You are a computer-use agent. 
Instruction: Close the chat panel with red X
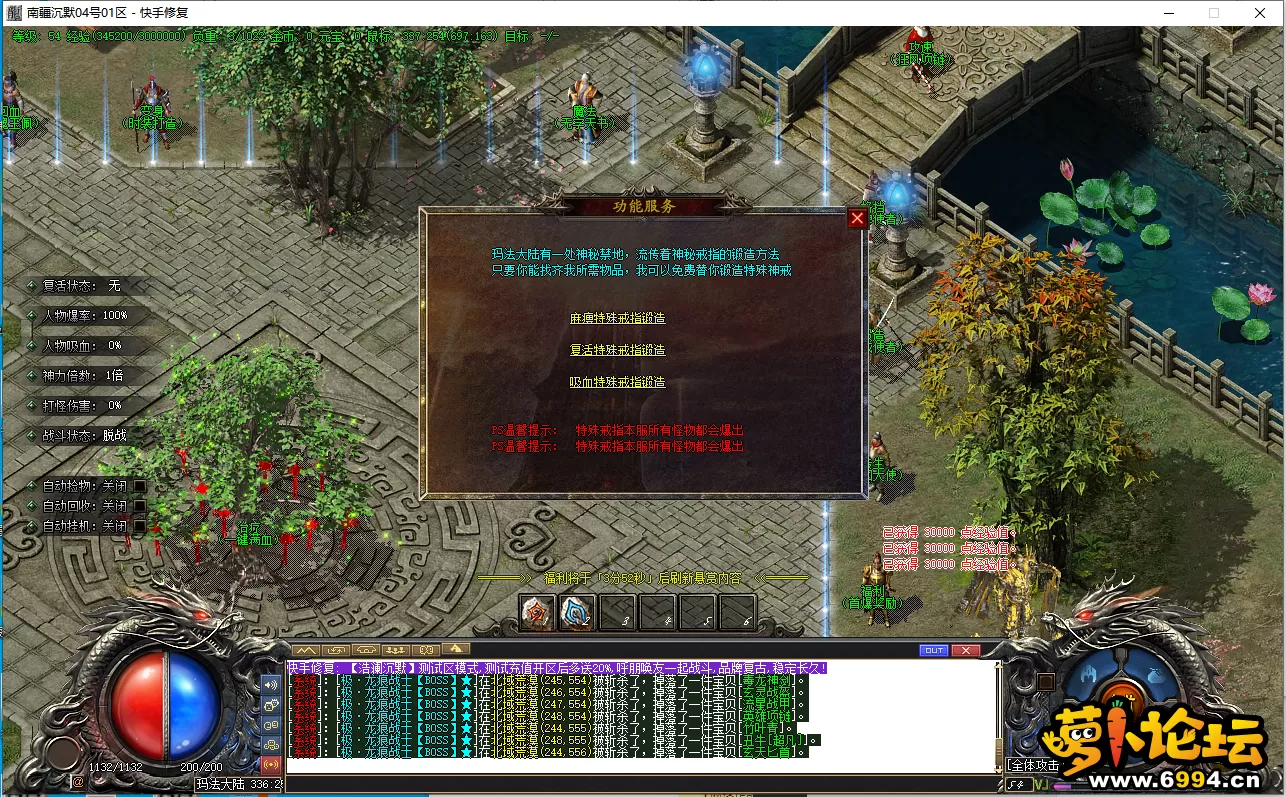965,650
